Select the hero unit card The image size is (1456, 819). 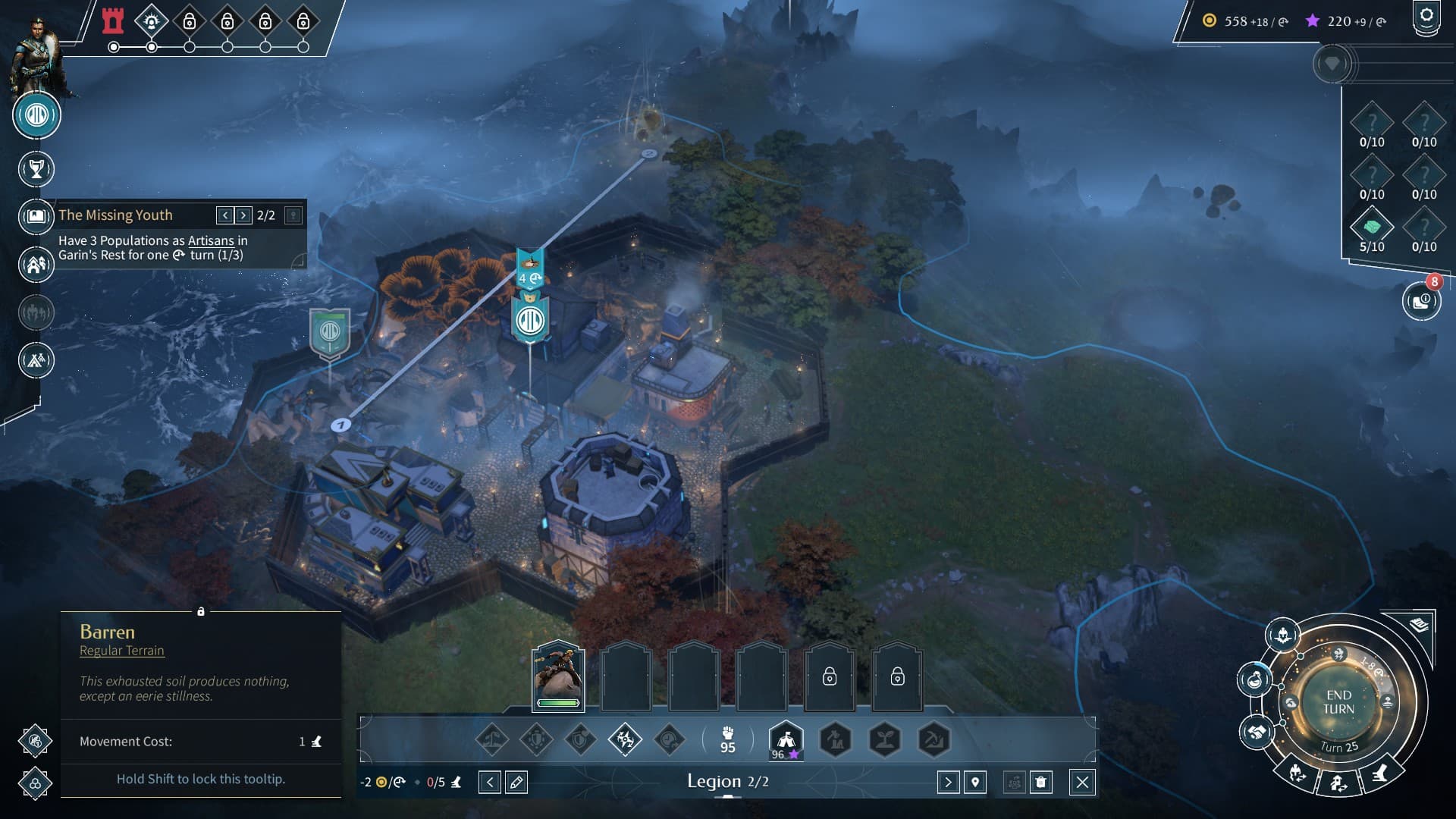click(x=558, y=675)
